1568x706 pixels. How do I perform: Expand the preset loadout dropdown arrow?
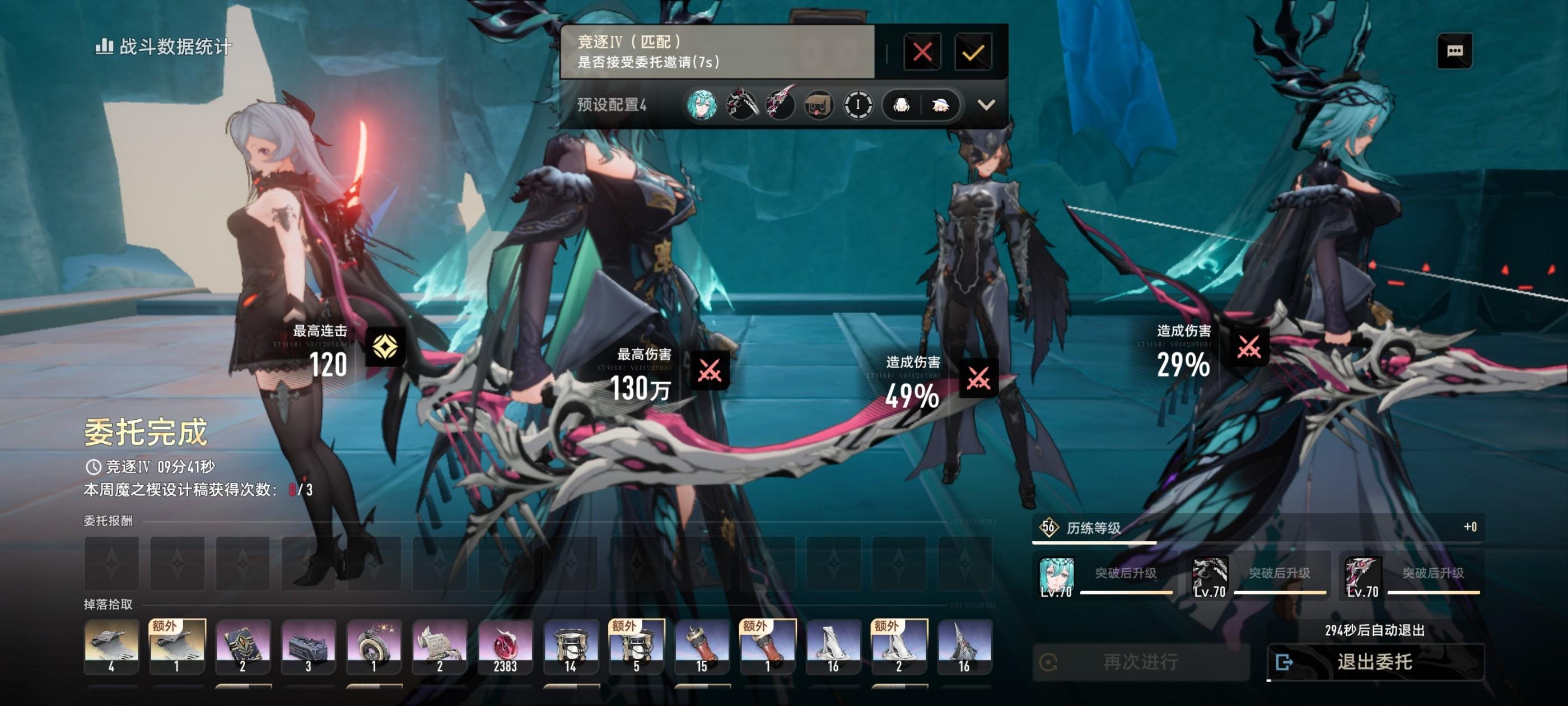(986, 105)
